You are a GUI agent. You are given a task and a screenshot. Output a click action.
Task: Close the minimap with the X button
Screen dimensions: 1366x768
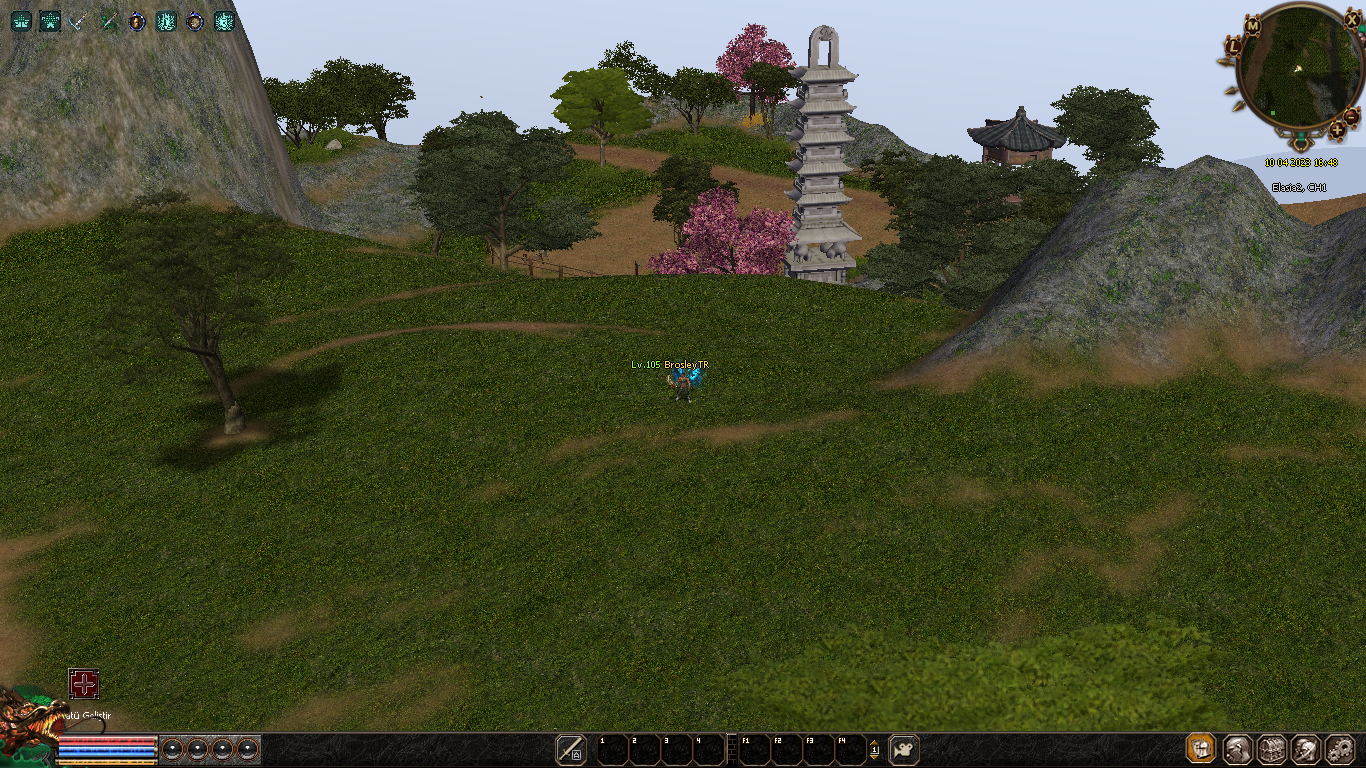(1352, 20)
